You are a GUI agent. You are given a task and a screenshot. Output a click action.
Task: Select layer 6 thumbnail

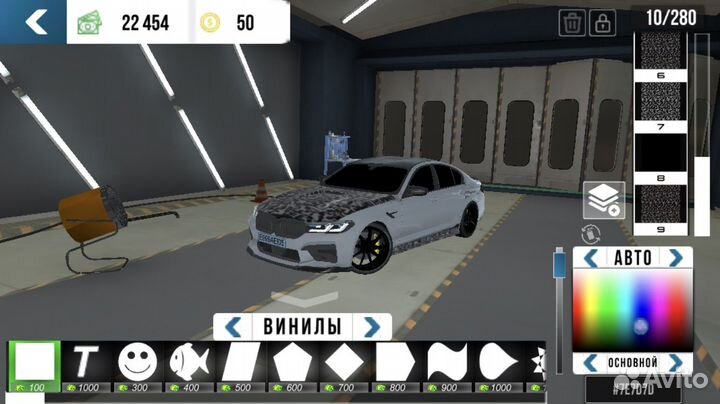coord(660,56)
